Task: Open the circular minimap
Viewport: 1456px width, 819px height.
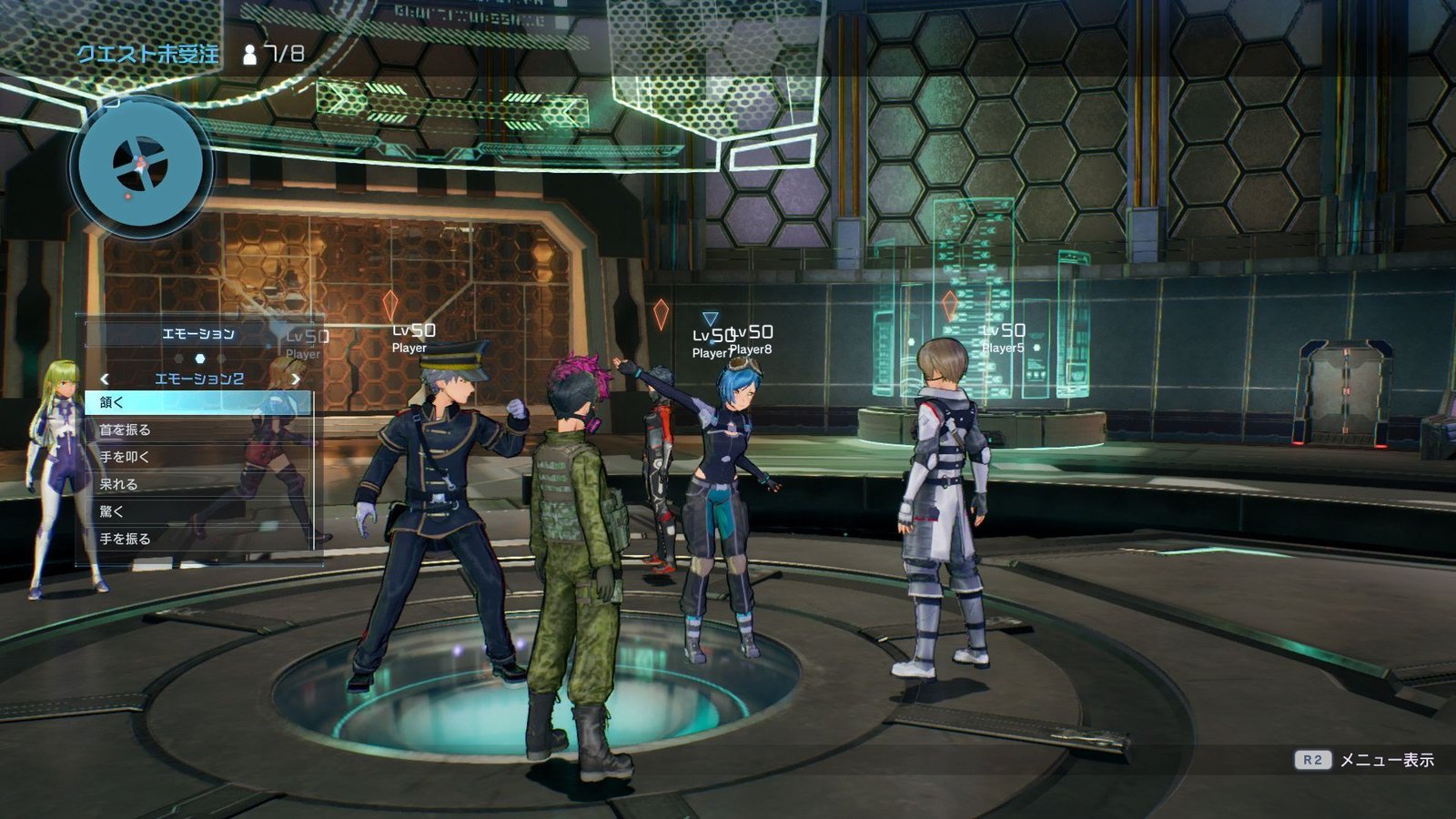Action: 141,166
